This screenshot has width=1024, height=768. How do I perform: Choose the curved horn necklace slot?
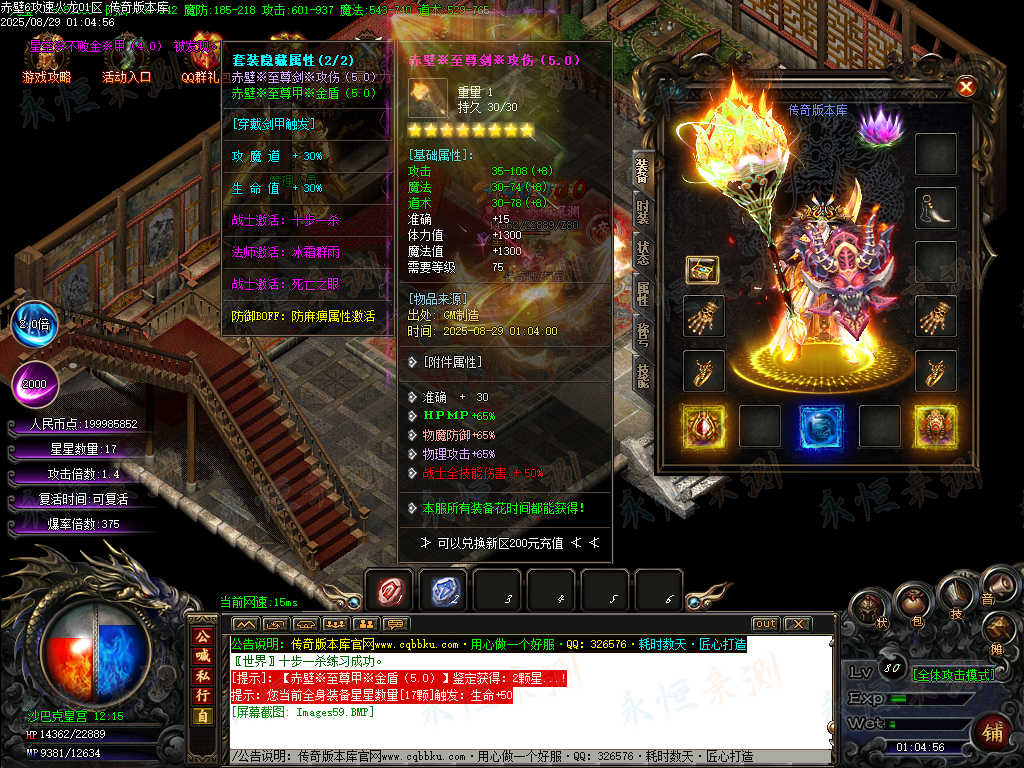936,208
